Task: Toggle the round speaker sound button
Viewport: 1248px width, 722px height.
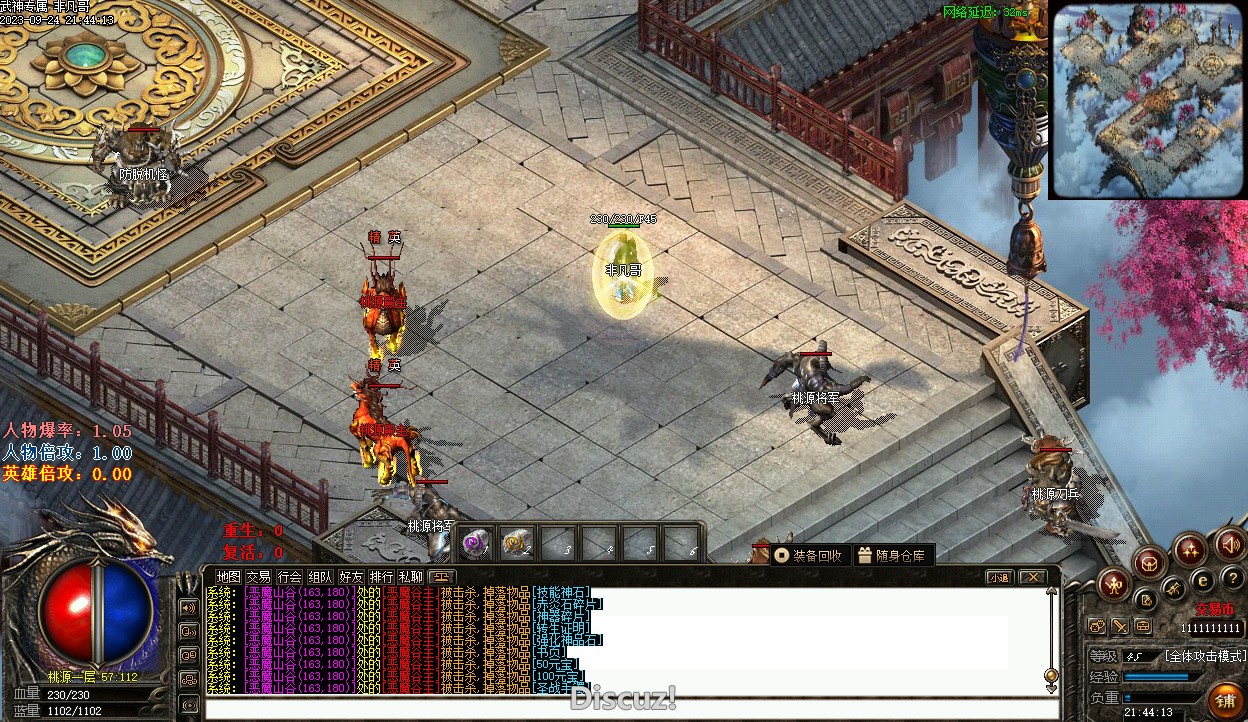Action: (x=1229, y=545)
